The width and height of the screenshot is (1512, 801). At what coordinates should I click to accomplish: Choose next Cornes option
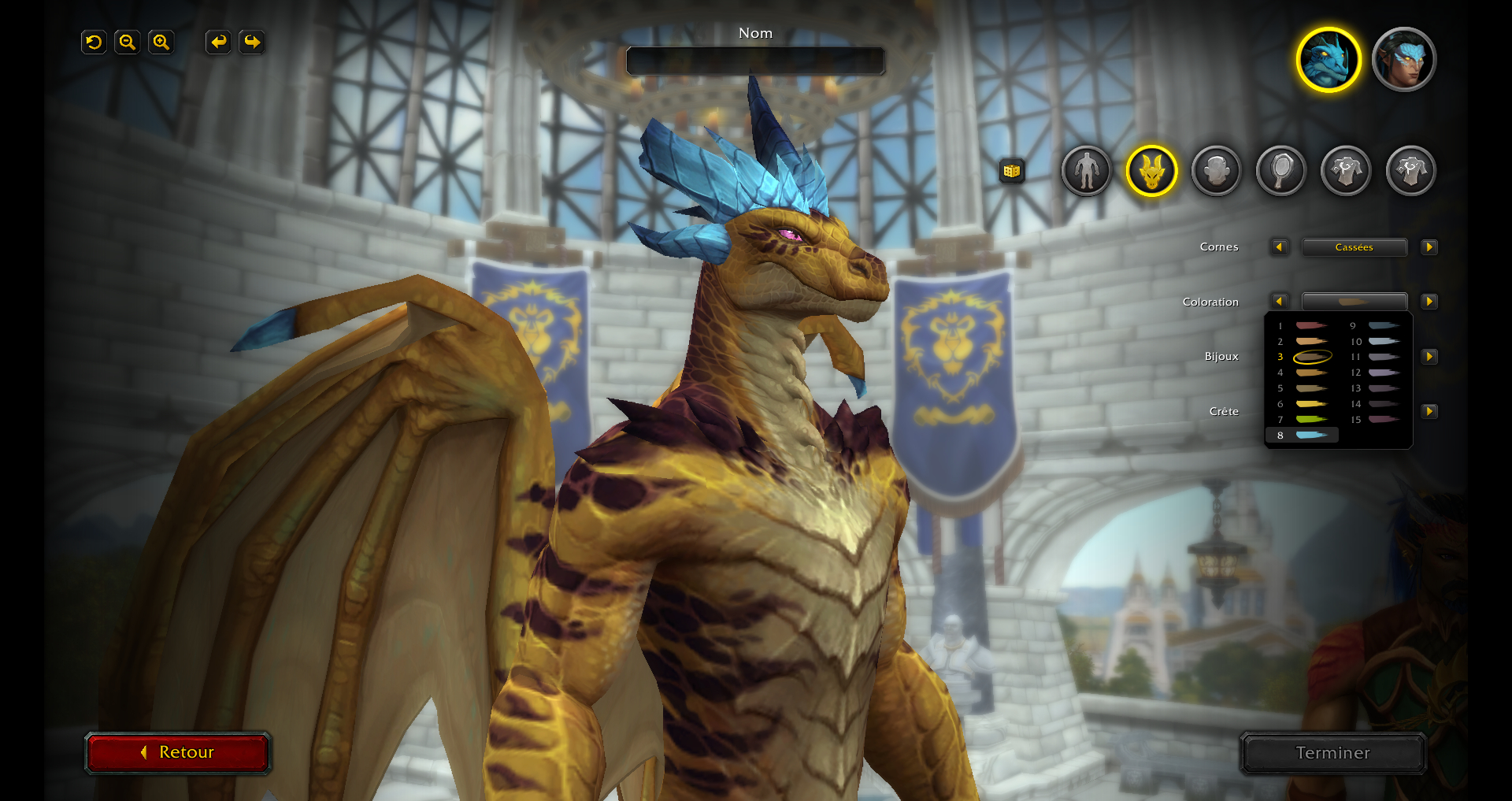point(1429,247)
